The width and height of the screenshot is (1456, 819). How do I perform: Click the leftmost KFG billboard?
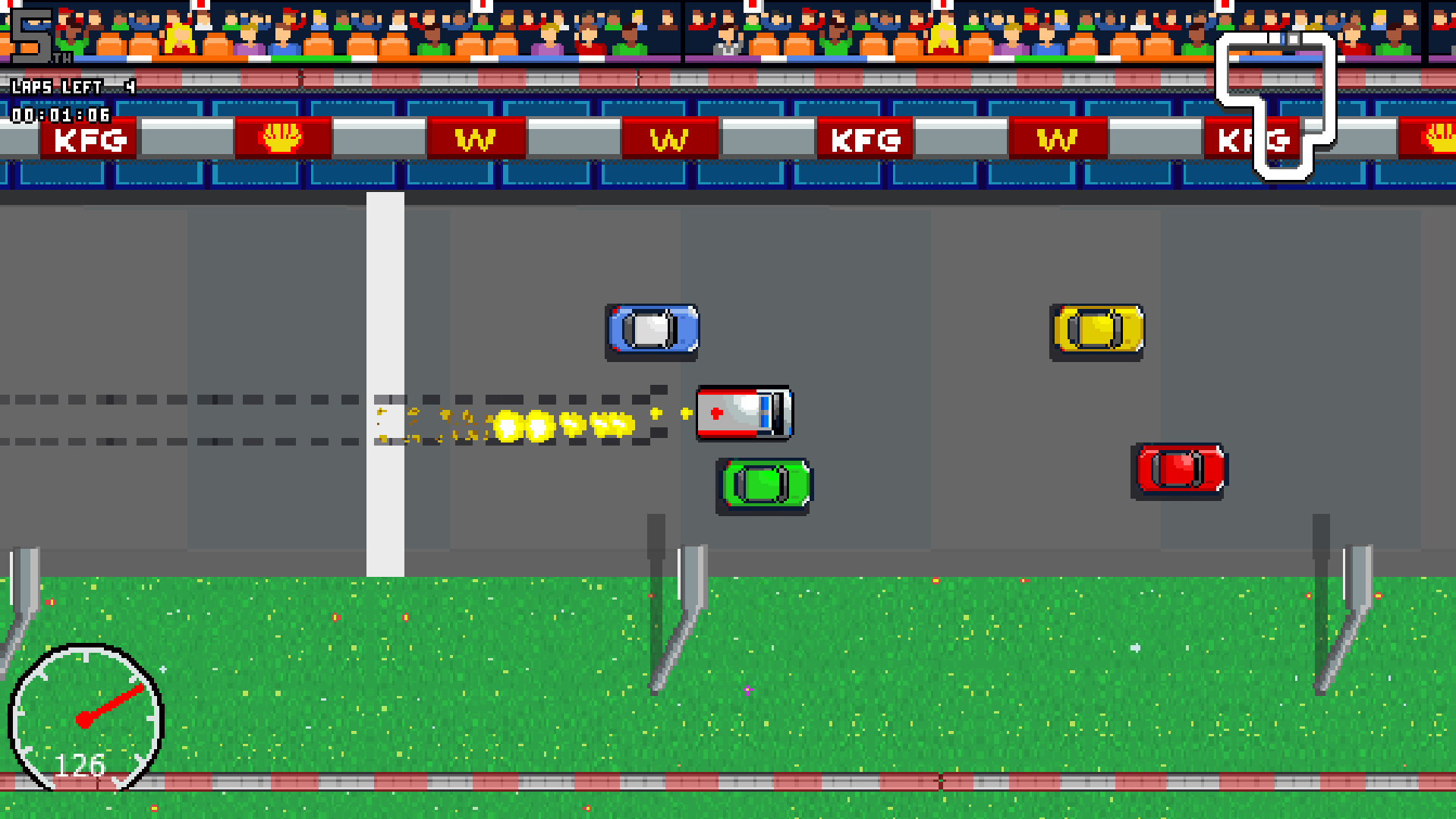[87, 140]
